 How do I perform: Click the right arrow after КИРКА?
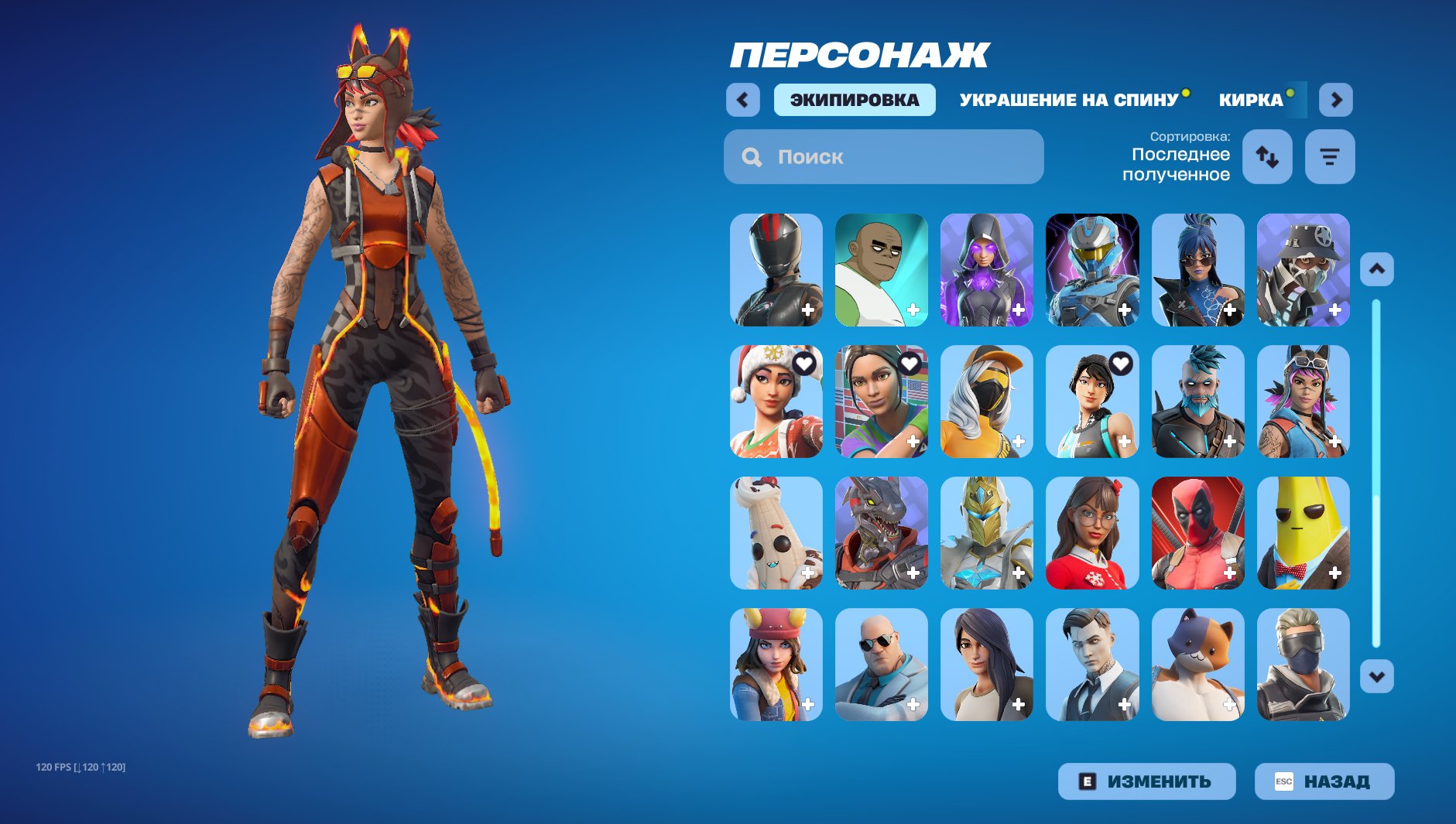coord(1334,99)
